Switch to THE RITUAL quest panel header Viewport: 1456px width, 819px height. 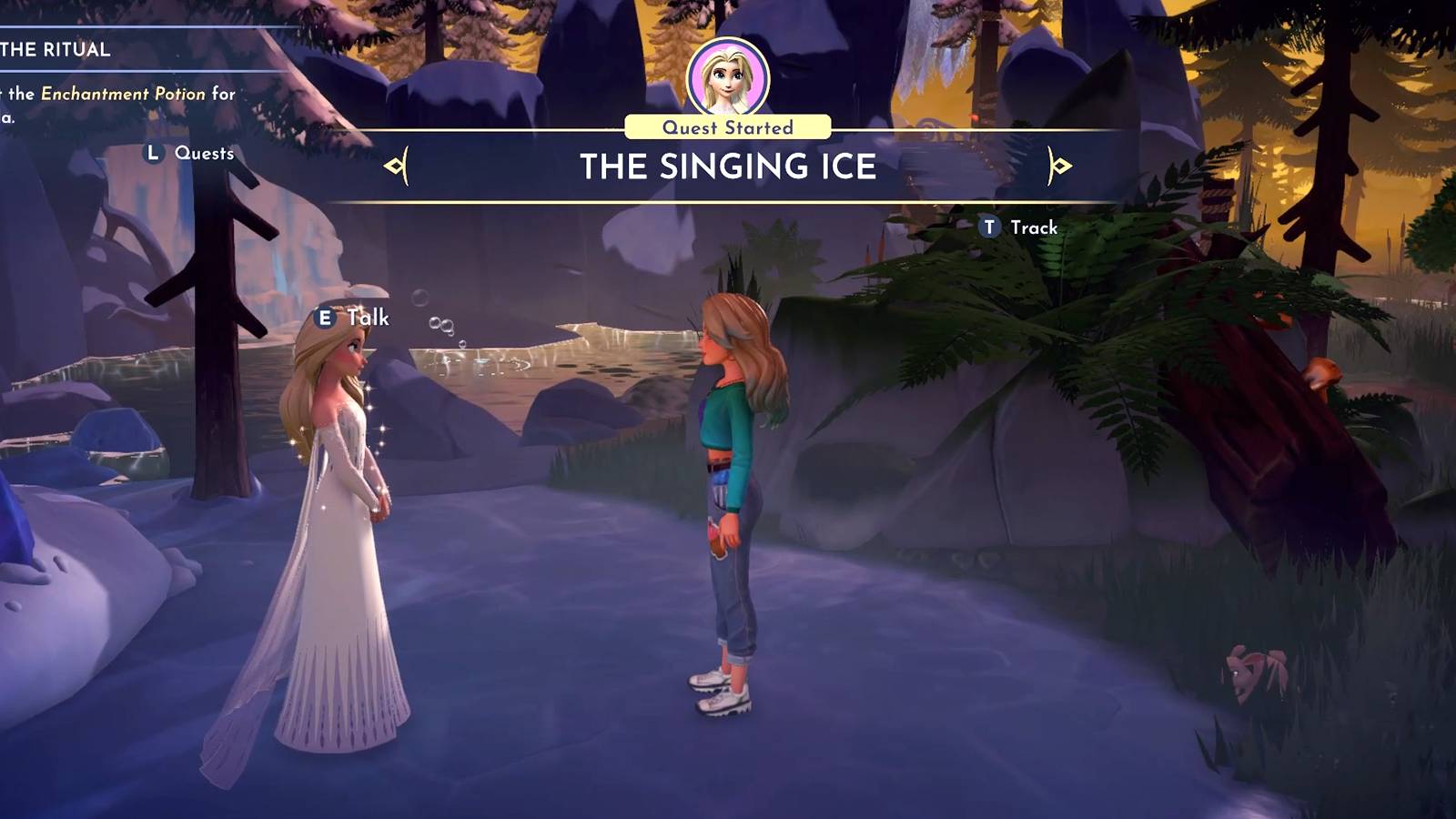pyautogui.click(x=55, y=50)
